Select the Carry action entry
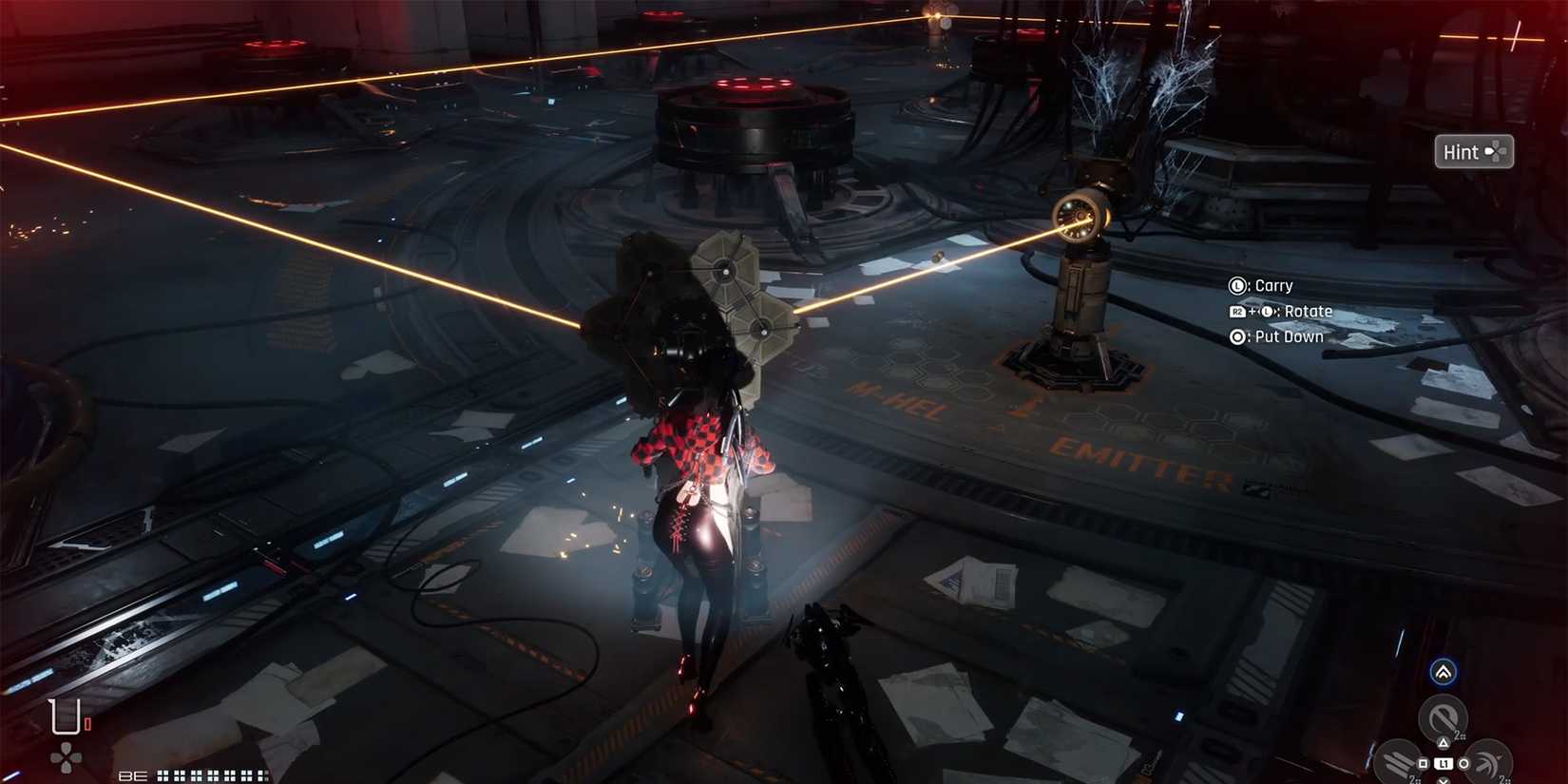Screen dimensions: 1568x784 (x=1273, y=285)
